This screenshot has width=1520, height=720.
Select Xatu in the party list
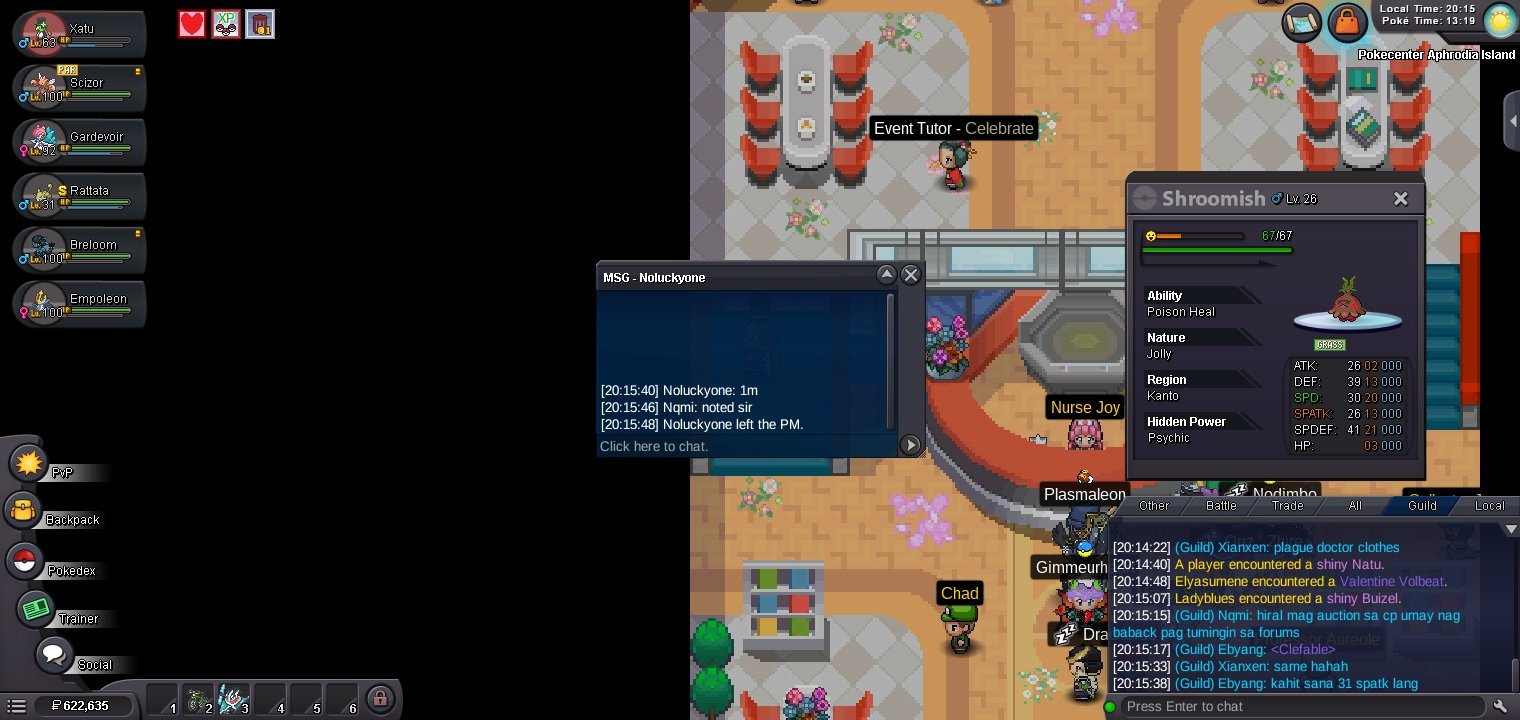(x=80, y=33)
